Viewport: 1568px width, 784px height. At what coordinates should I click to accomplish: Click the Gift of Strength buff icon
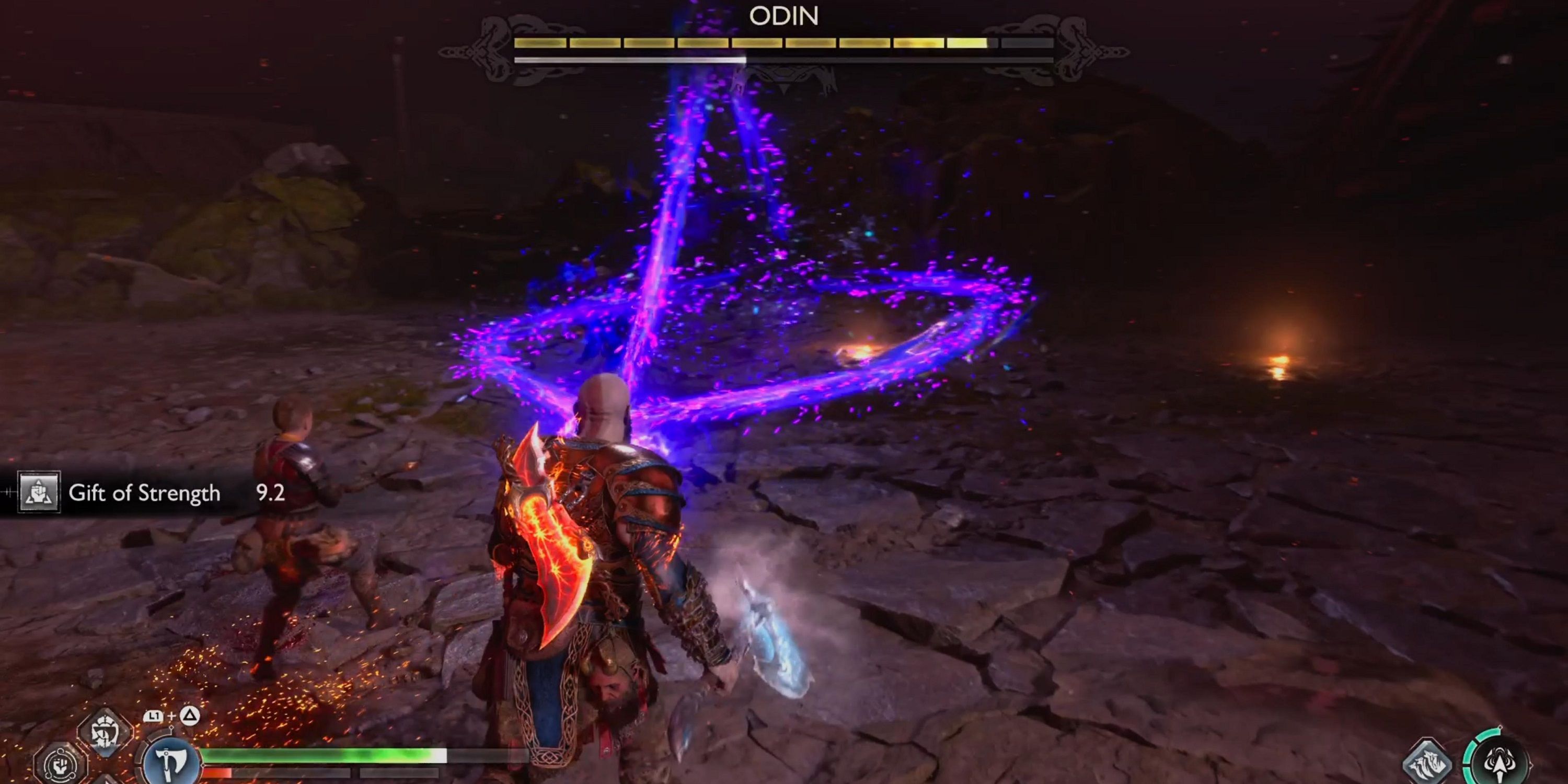tap(38, 492)
